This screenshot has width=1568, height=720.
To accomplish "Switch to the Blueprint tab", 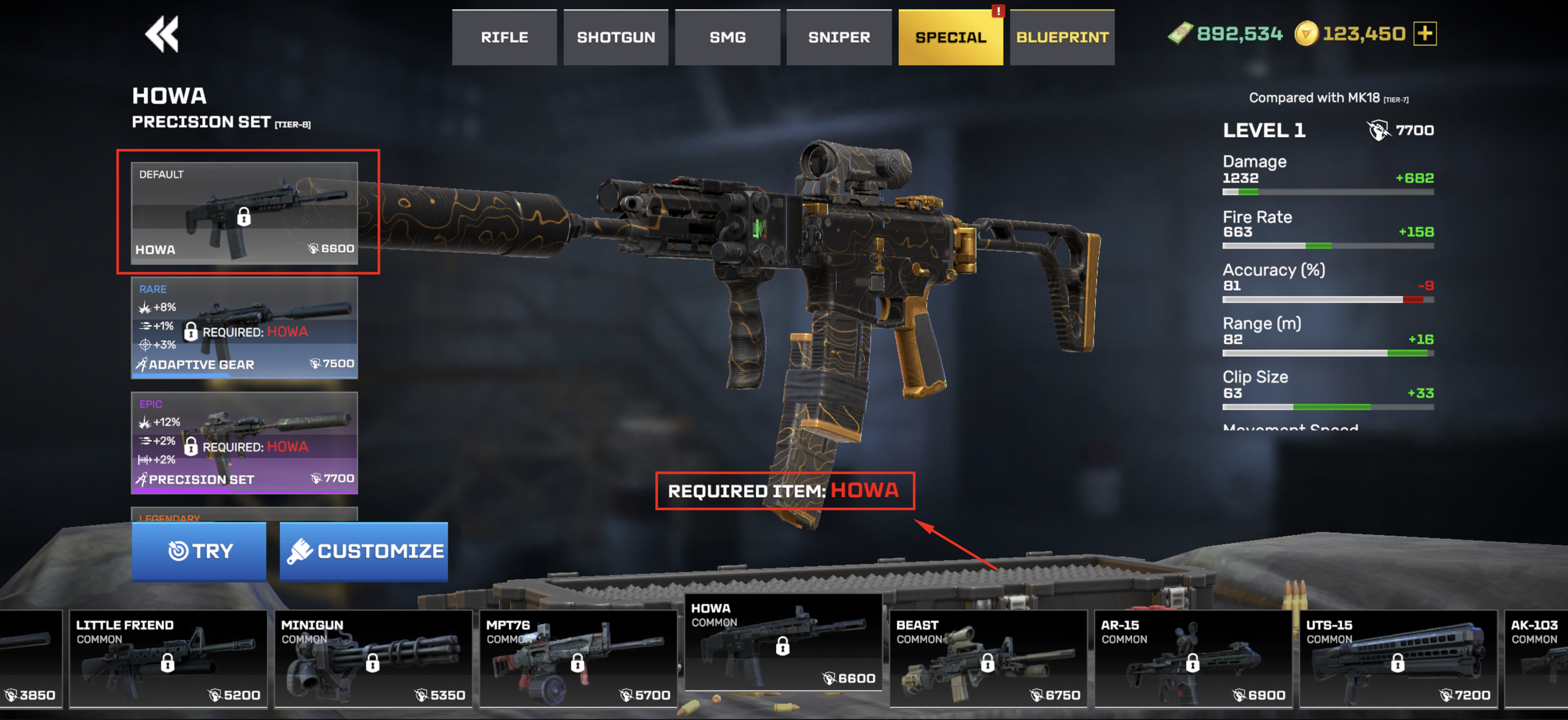I will pos(1062,38).
